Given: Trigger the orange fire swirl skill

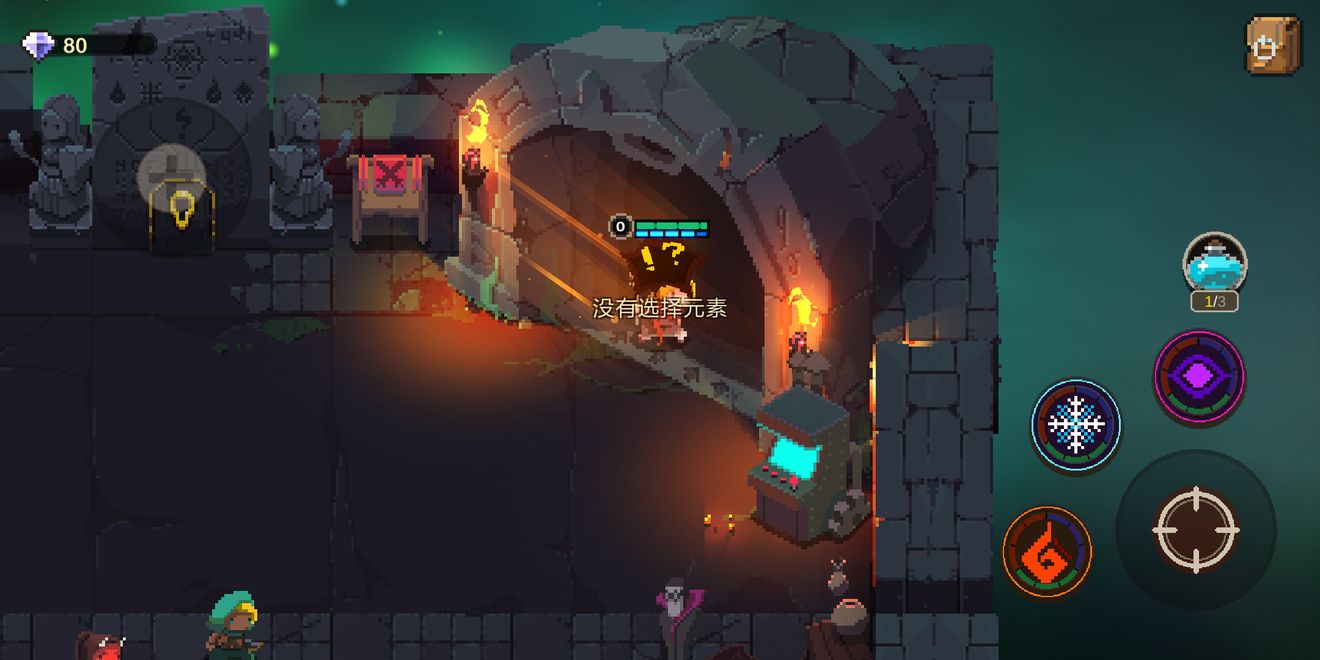Looking at the screenshot, I should tap(1047, 551).
